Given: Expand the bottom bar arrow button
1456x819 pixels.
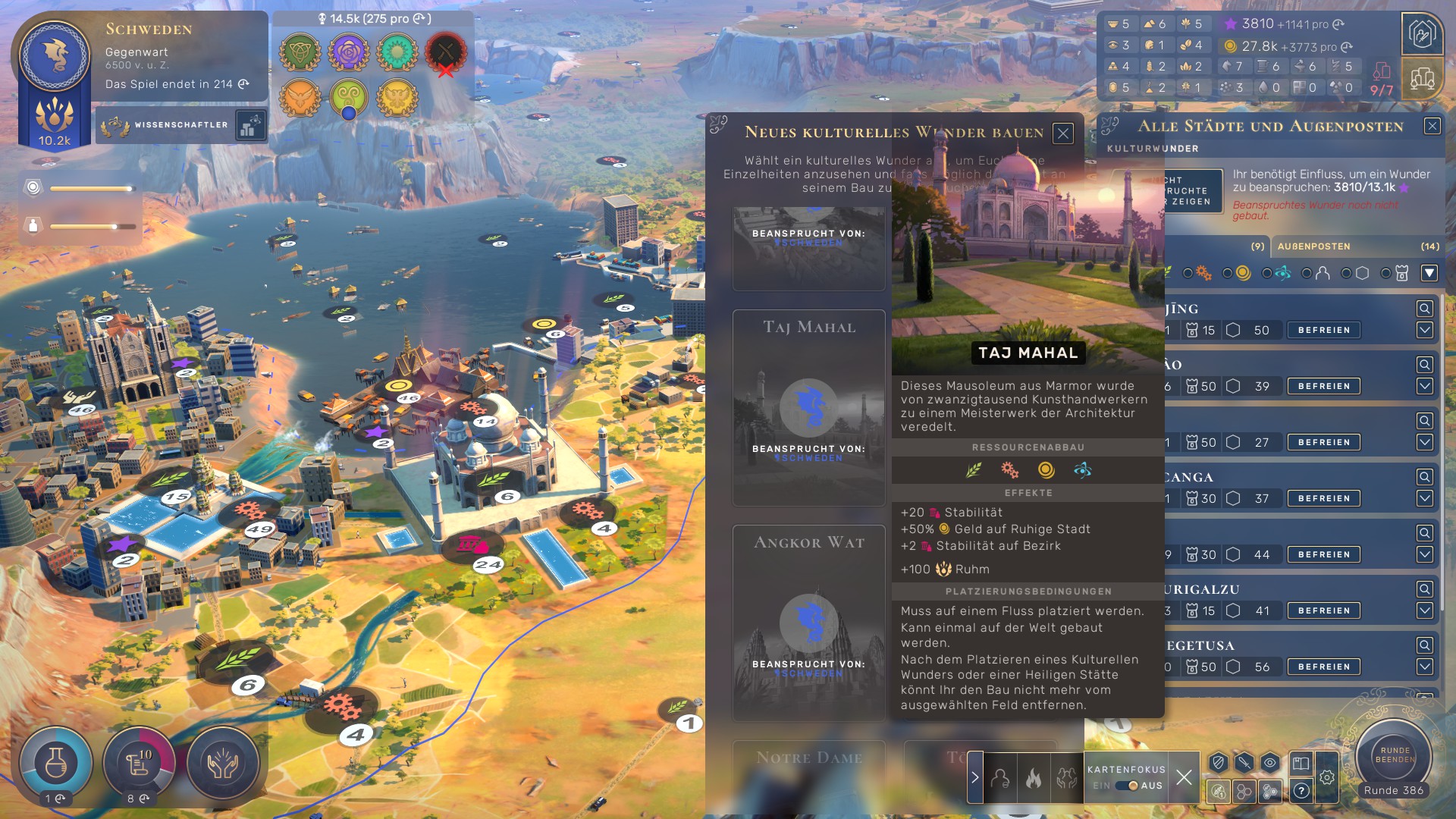Looking at the screenshot, I should (x=975, y=777).
